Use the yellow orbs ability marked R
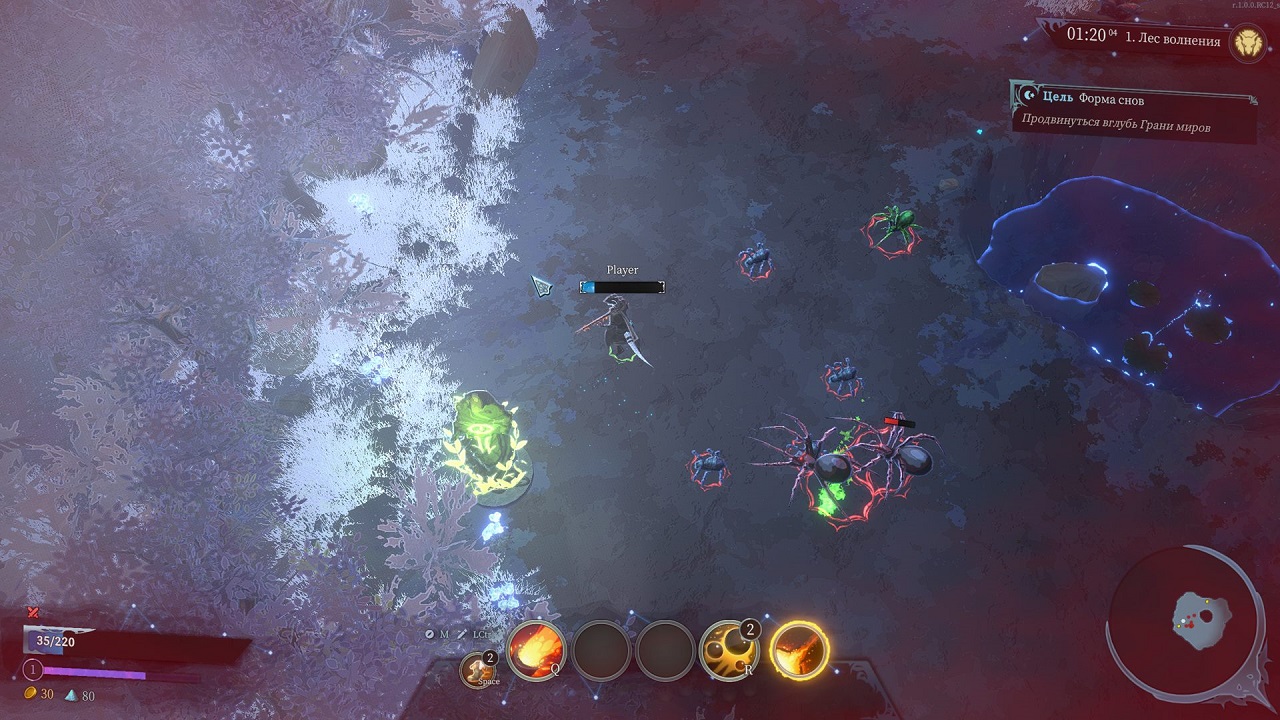The image size is (1280, 720). pyautogui.click(x=729, y=649)
